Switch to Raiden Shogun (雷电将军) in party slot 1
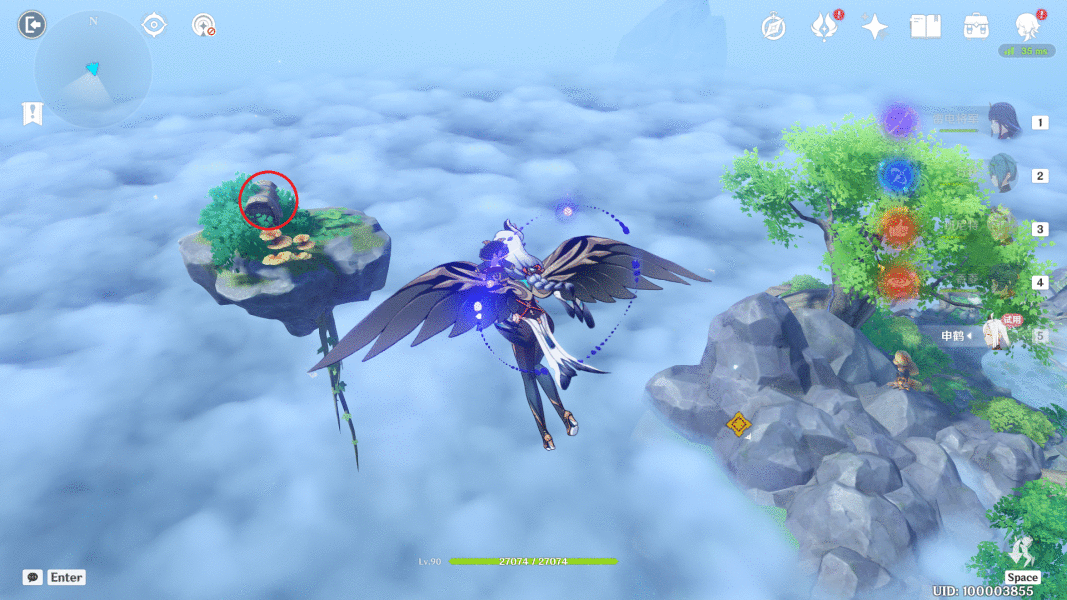 (1001, 122)
